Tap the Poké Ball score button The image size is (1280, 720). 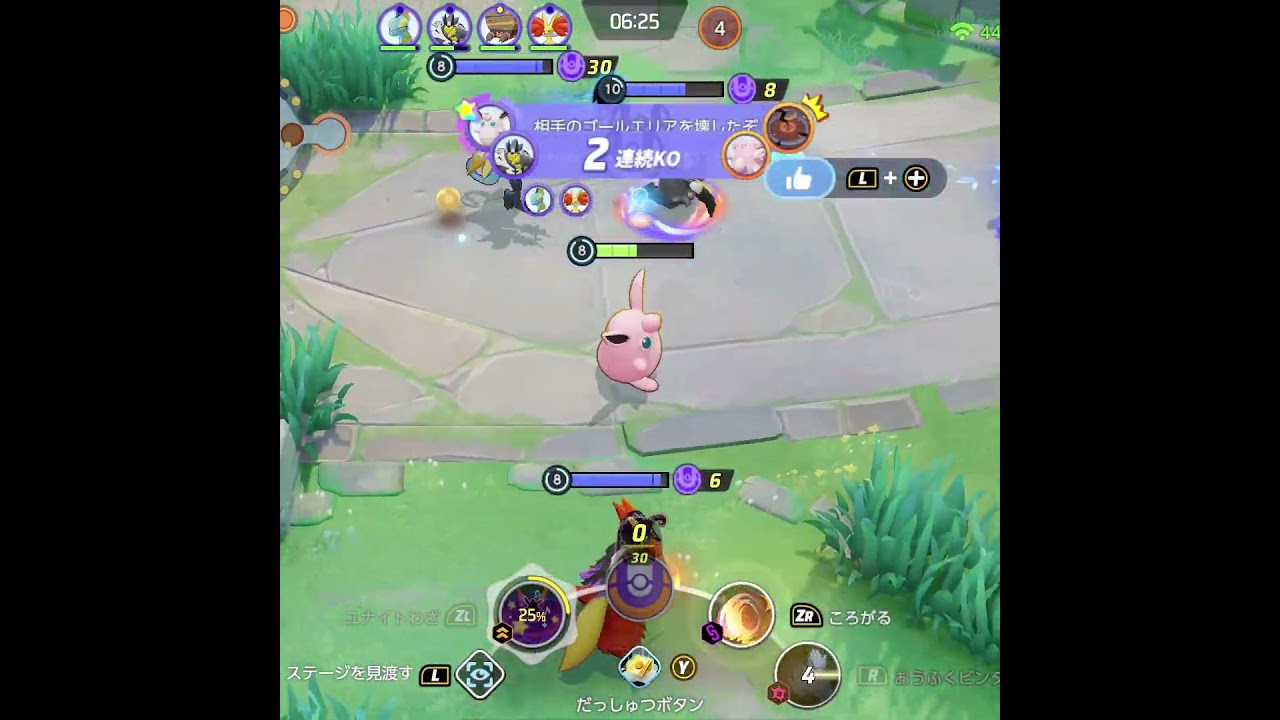(x=639, y=585)
